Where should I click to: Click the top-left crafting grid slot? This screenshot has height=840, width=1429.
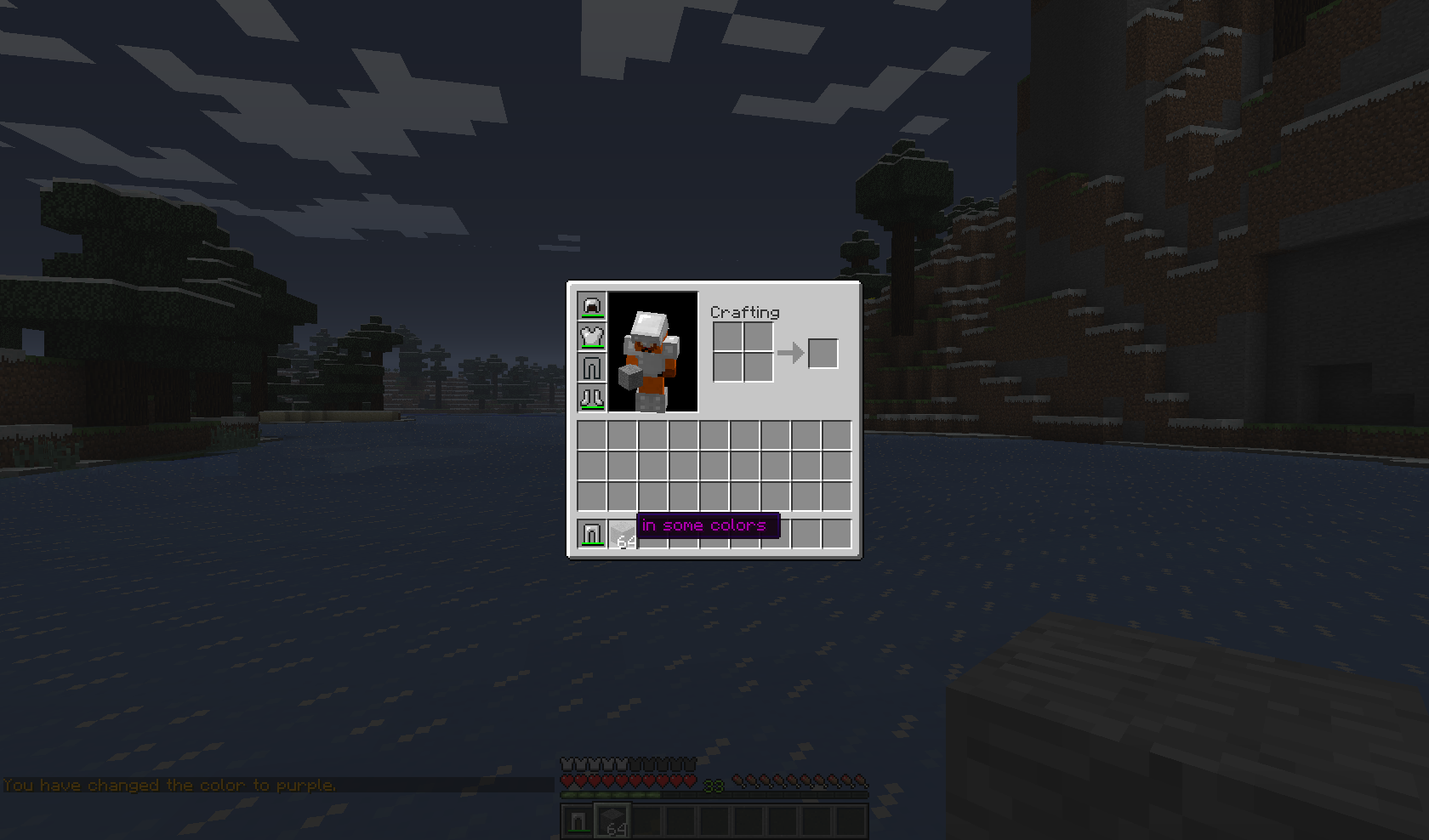coord(726,338)
